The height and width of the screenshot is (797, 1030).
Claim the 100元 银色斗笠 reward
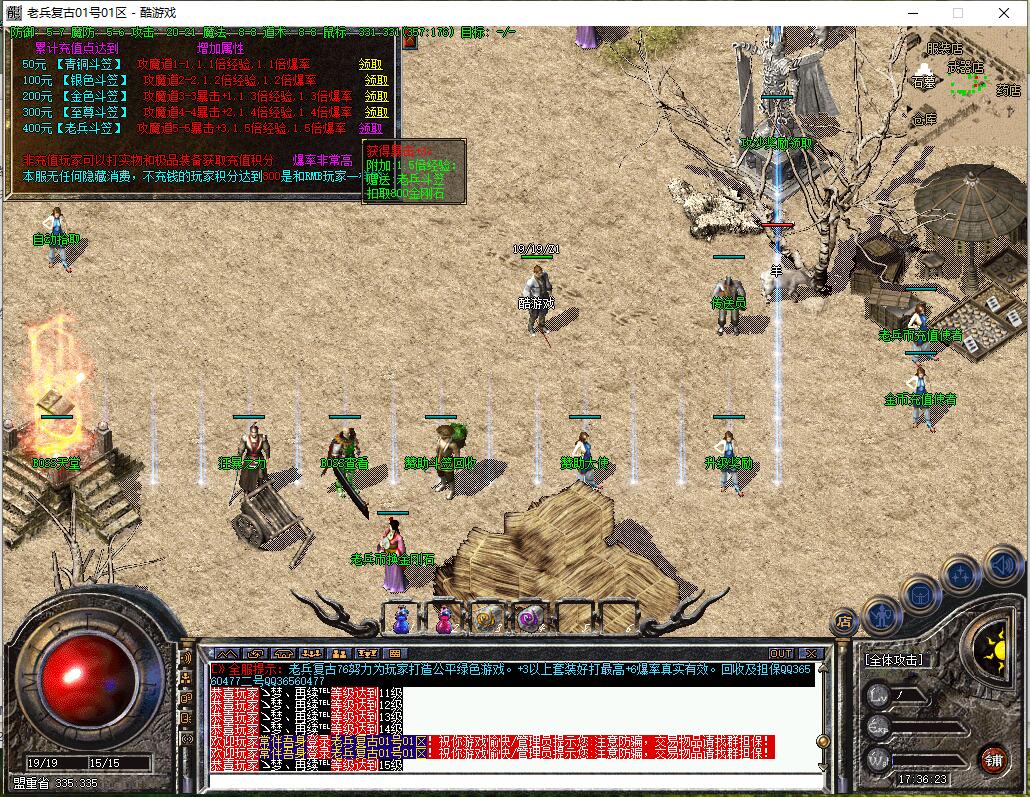tap(376, 80)
